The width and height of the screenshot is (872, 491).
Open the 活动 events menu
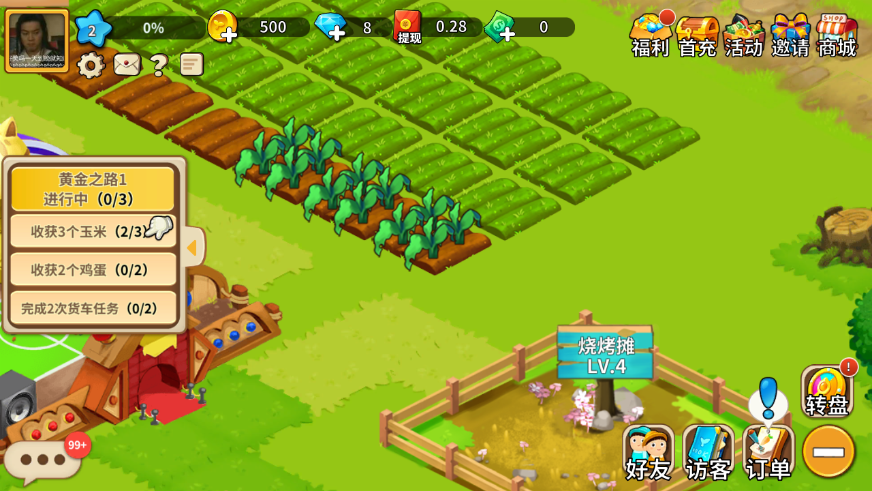[x=744, y=35]
